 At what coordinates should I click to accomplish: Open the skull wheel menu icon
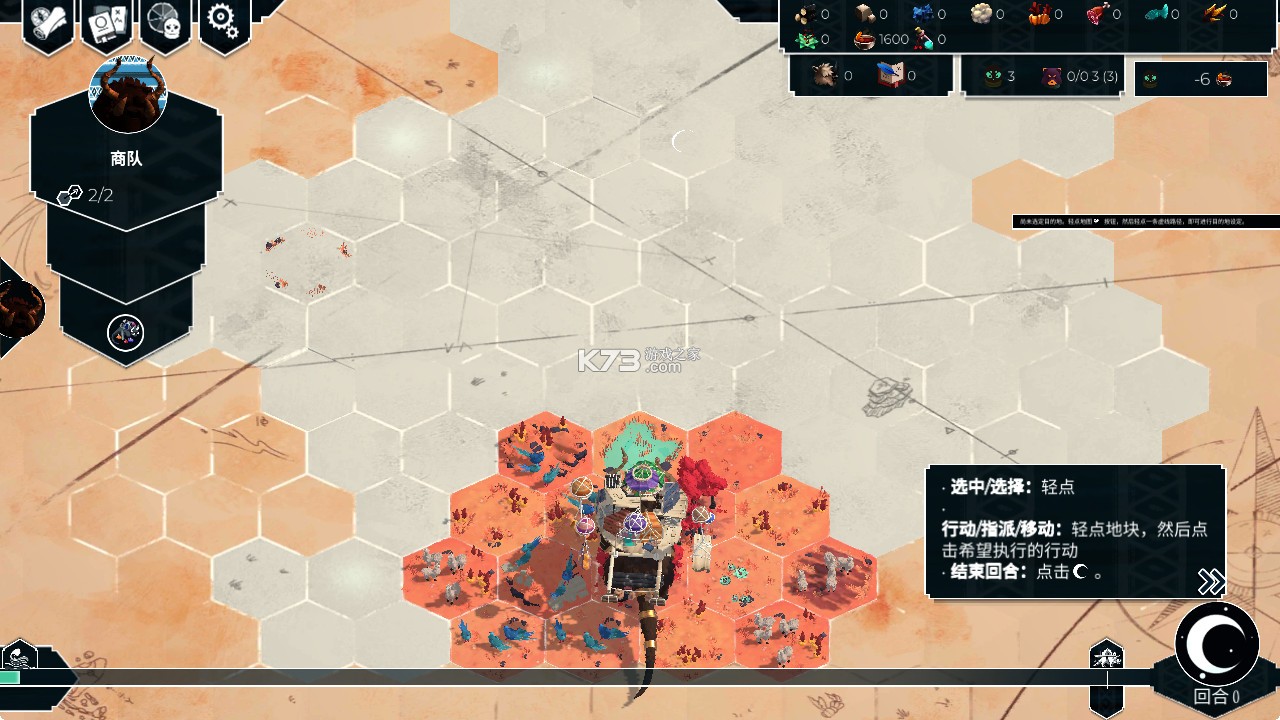point(166,22)
